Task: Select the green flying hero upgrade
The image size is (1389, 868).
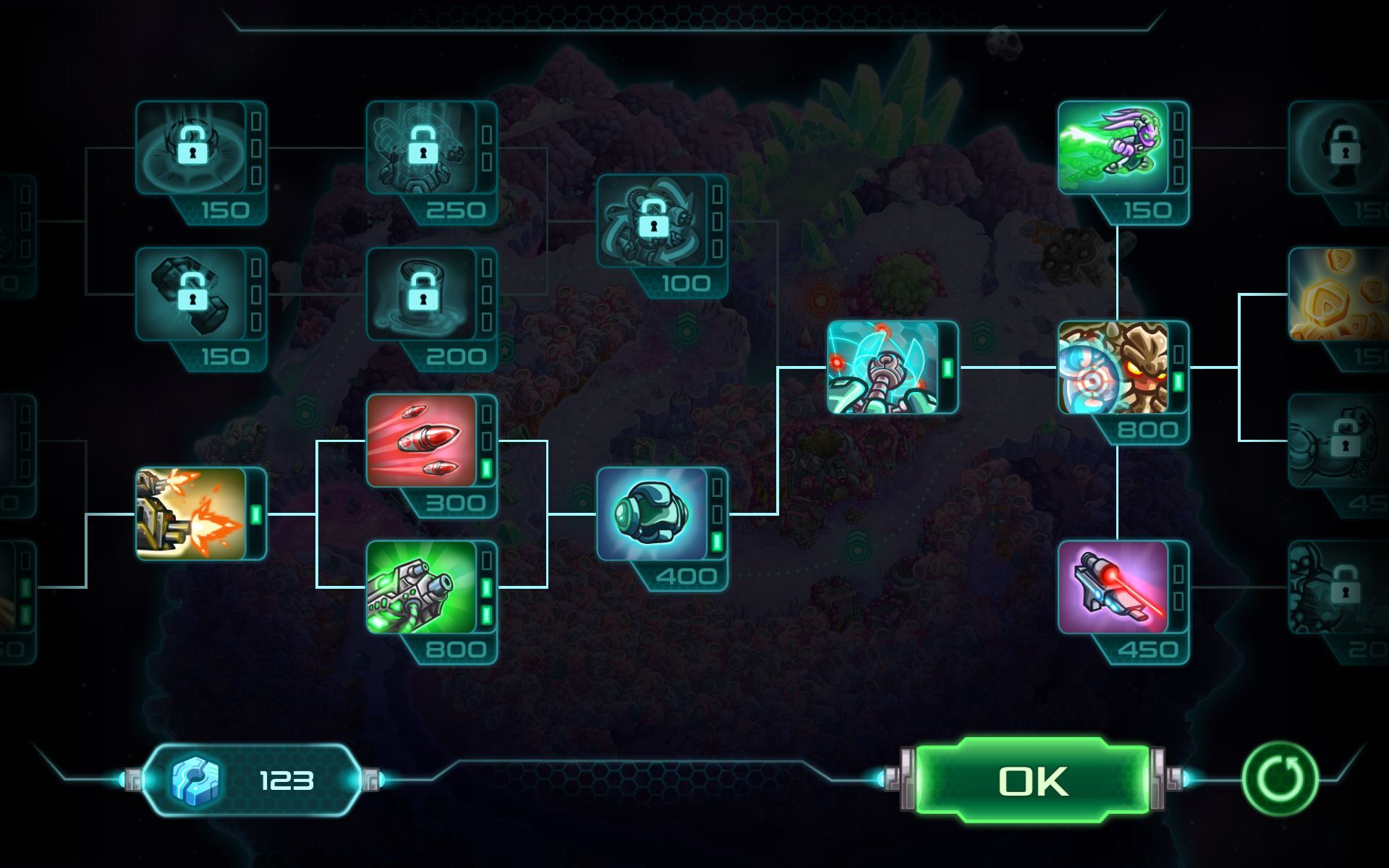Action: pos(1113,148)
